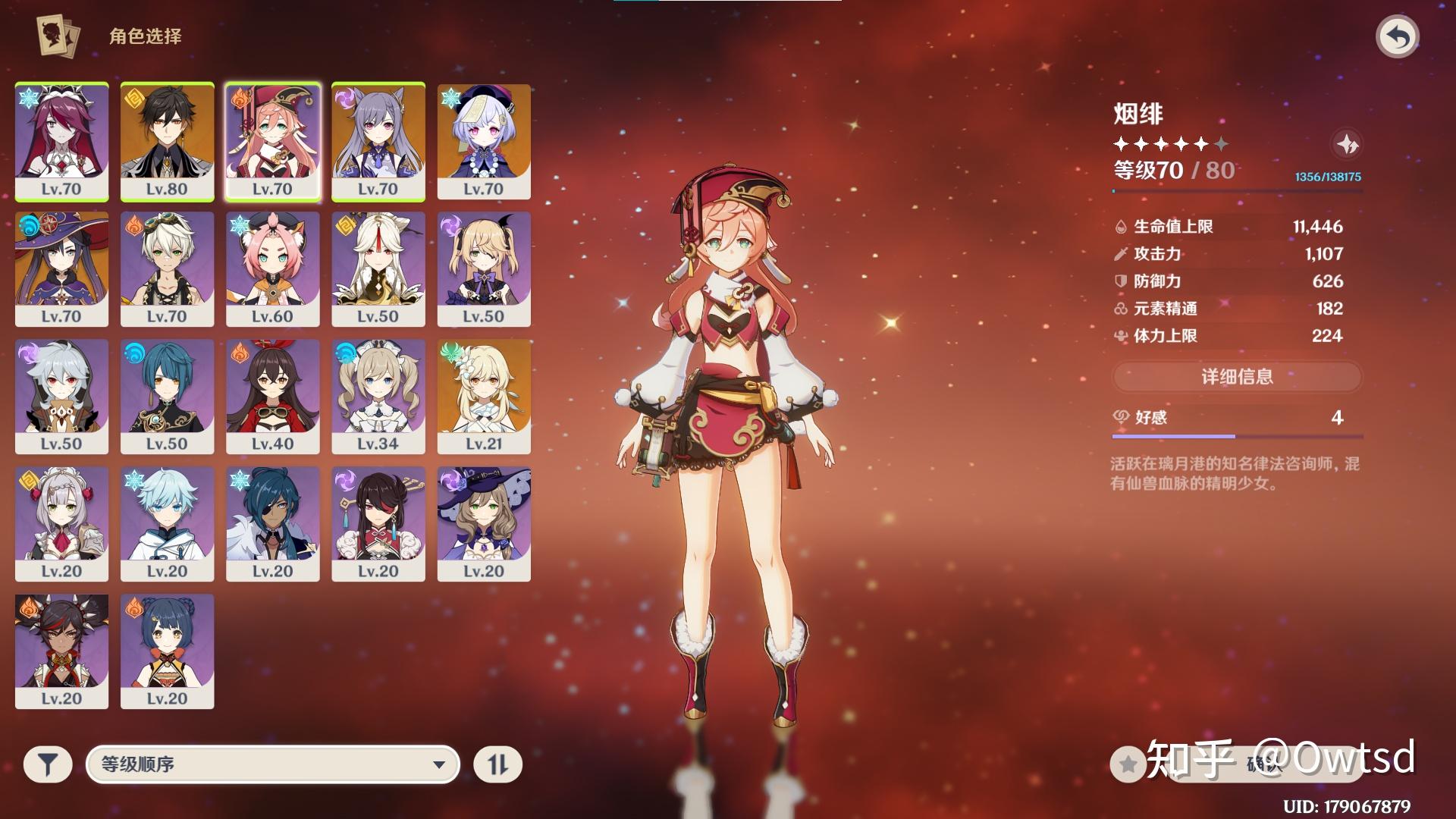Click the 好感 friendship progress bar
This screenshot has height=819, width=1456.
[1236, 438]
